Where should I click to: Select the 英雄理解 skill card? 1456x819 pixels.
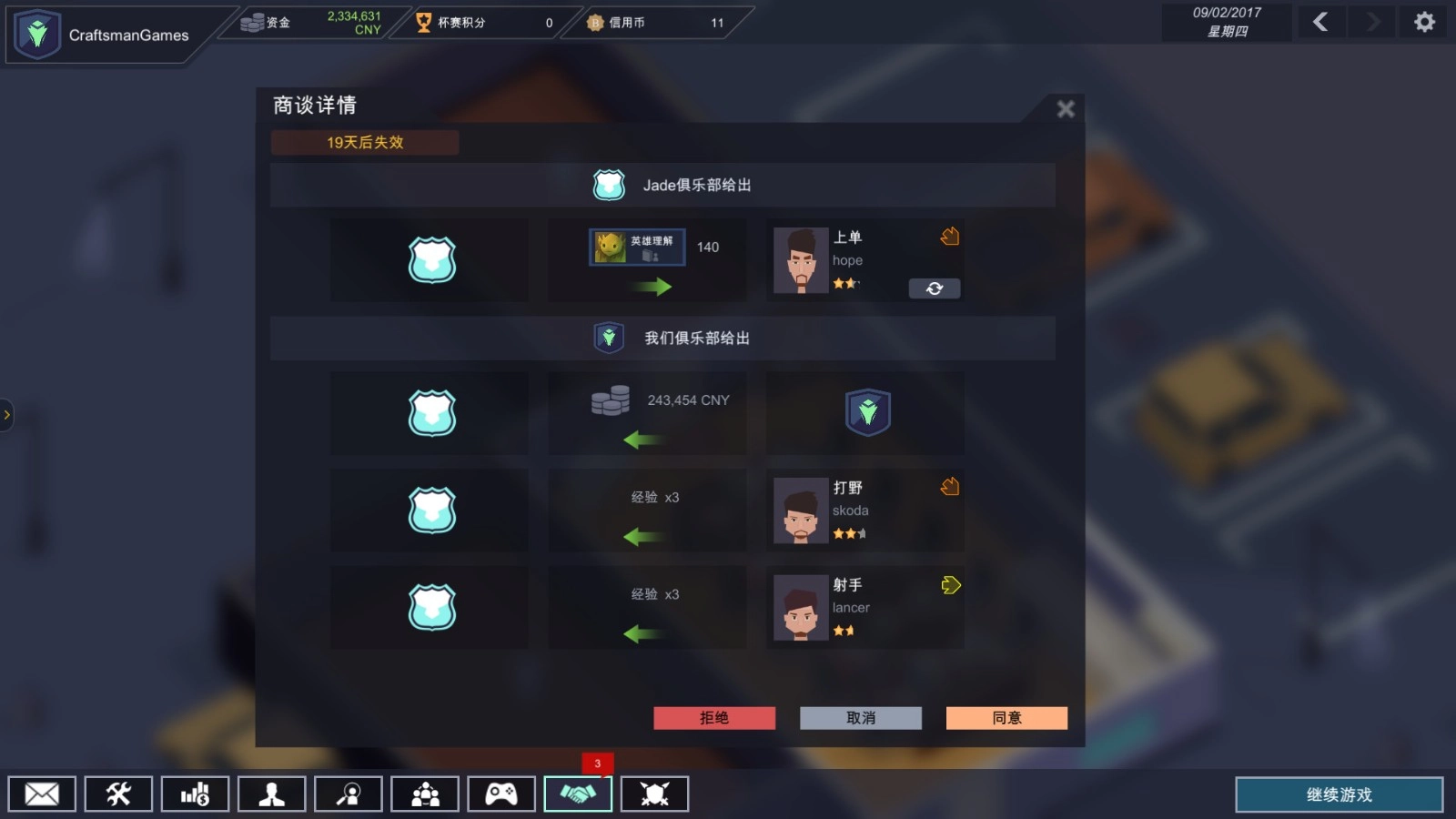pos(637,247)
